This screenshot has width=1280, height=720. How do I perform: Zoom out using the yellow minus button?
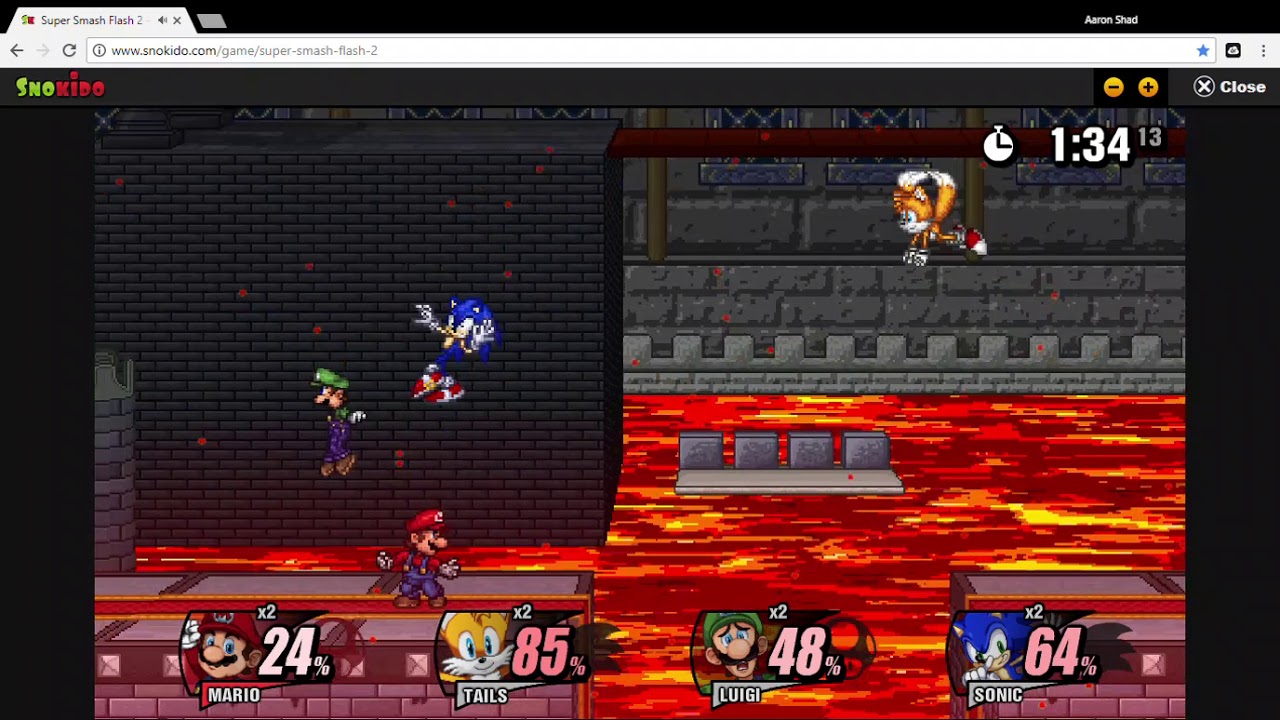click(1113, 87)
